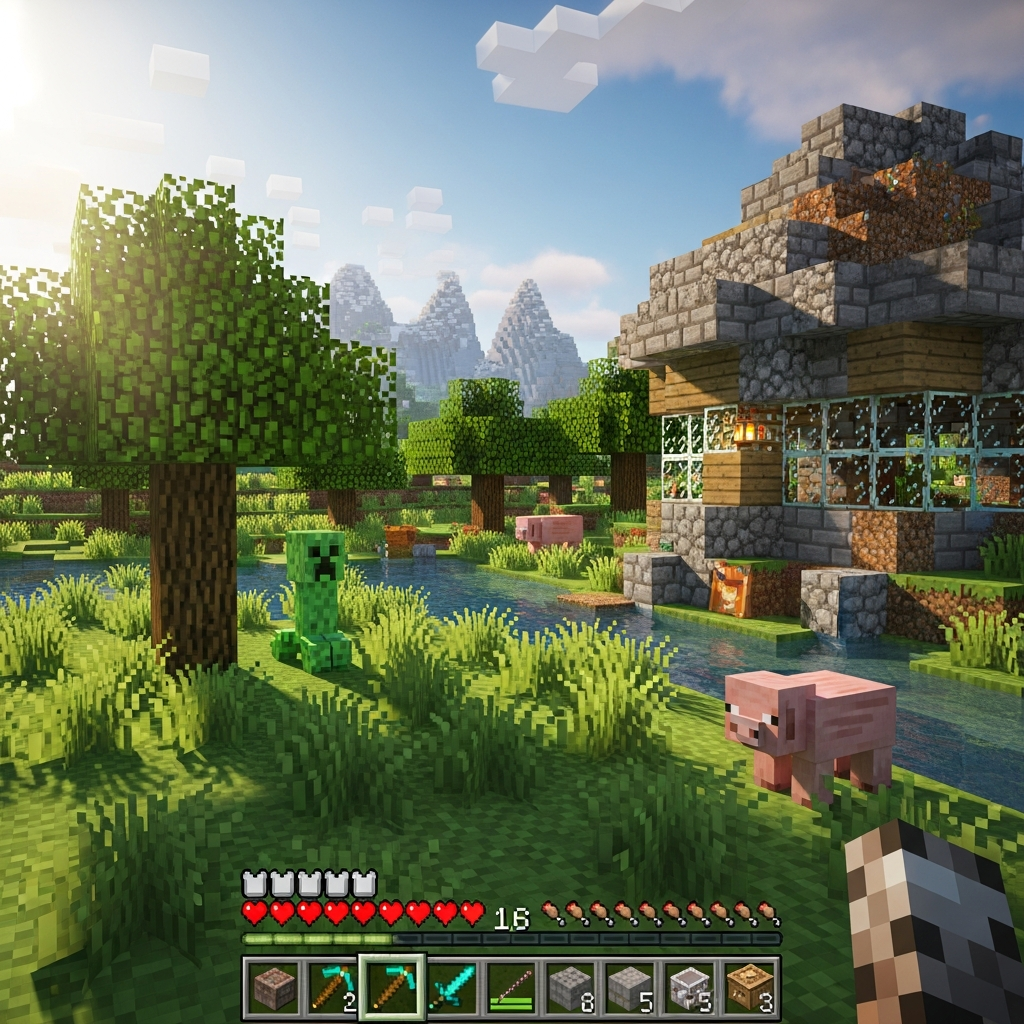
Task: Select the brown stone block slot
Action: 273,988
